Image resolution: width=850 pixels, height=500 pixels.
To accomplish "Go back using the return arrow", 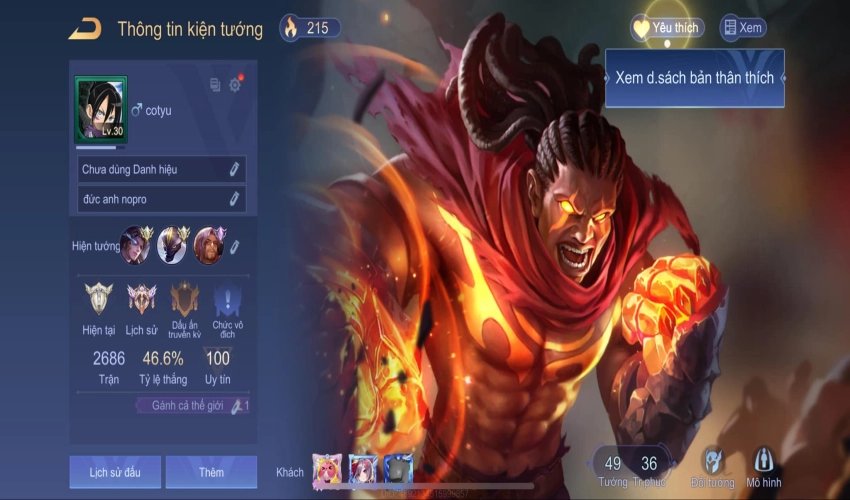I will 84,29.
